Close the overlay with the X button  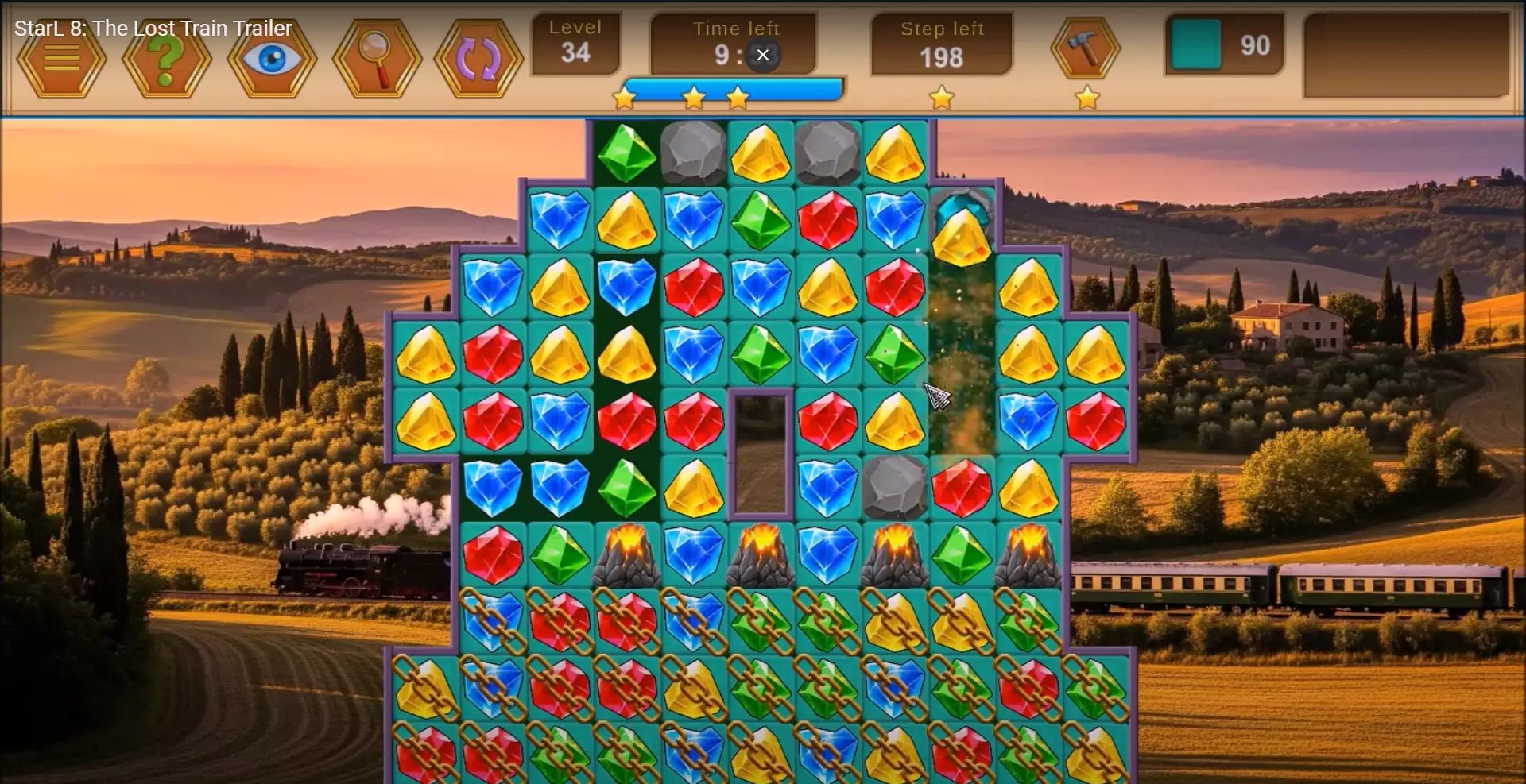[x=763, y=55]
